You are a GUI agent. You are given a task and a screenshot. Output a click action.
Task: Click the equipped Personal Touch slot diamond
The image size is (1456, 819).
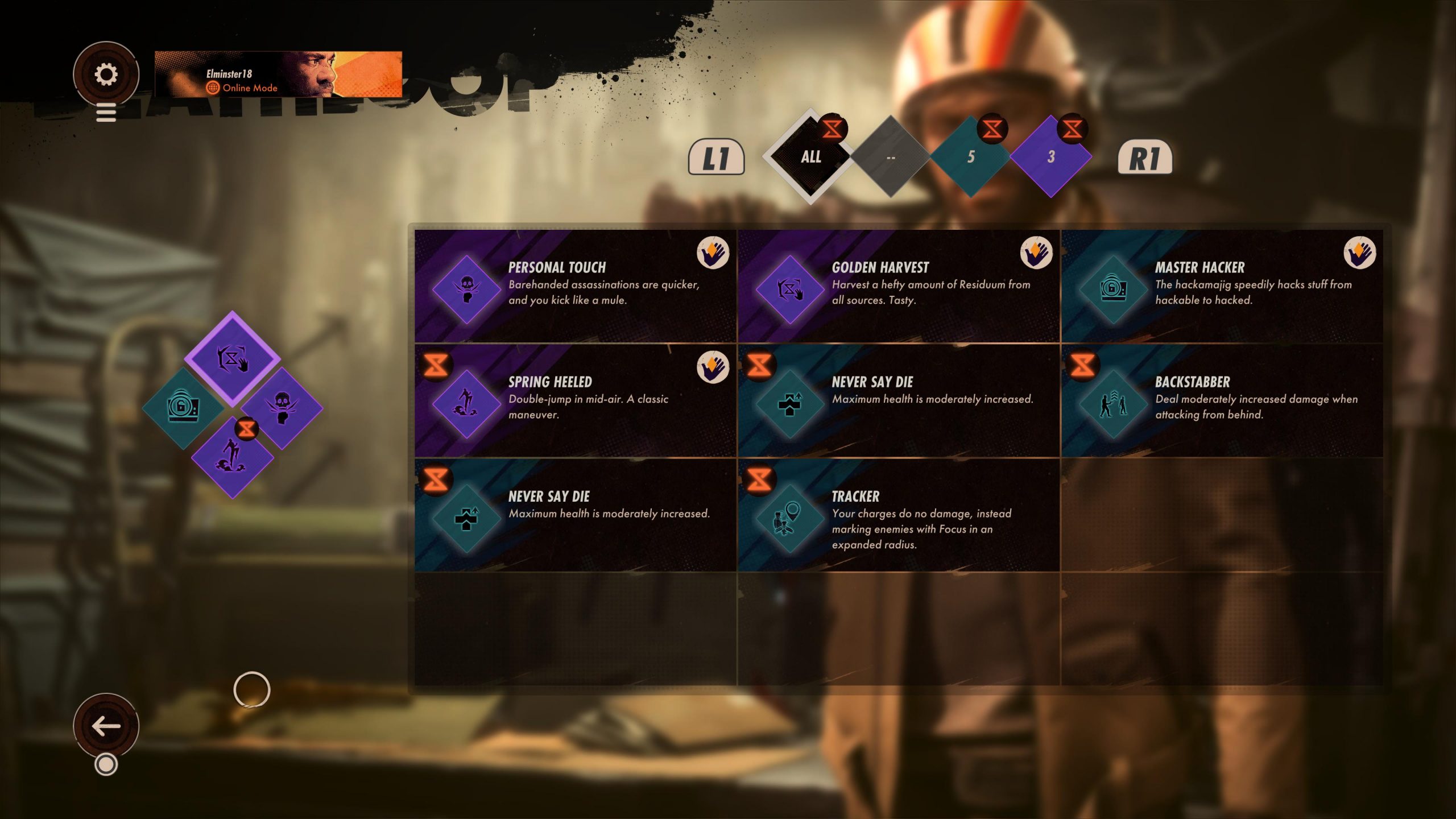click(282, 407)
